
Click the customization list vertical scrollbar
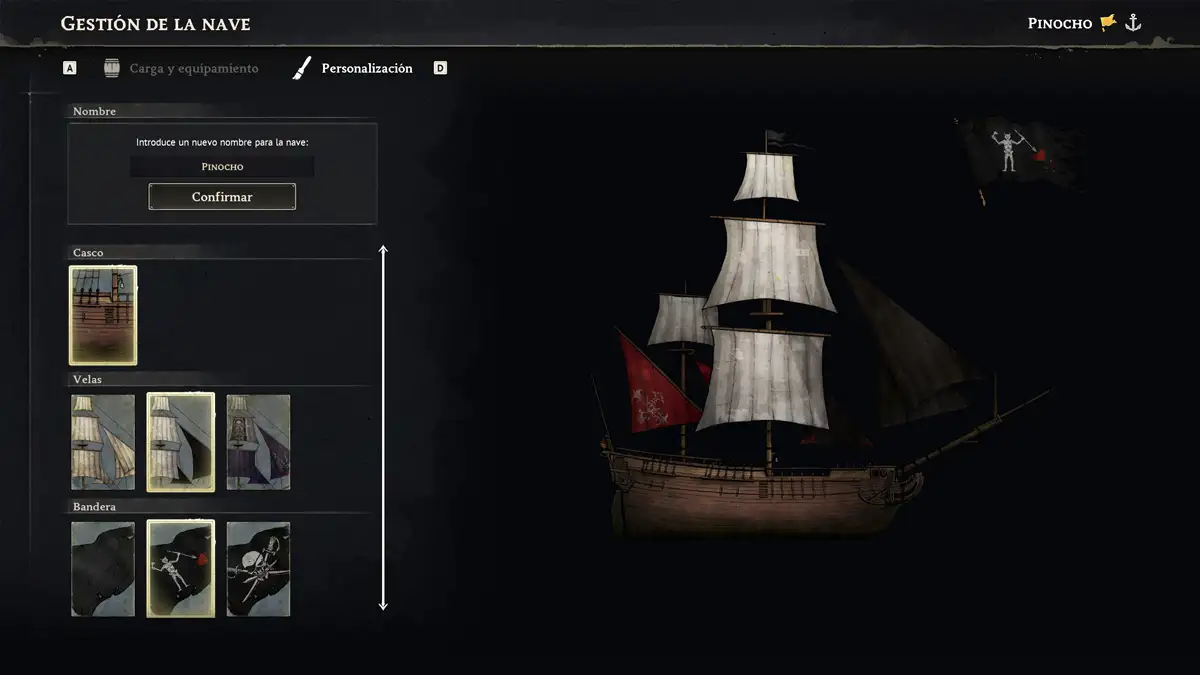coord(383,427)
